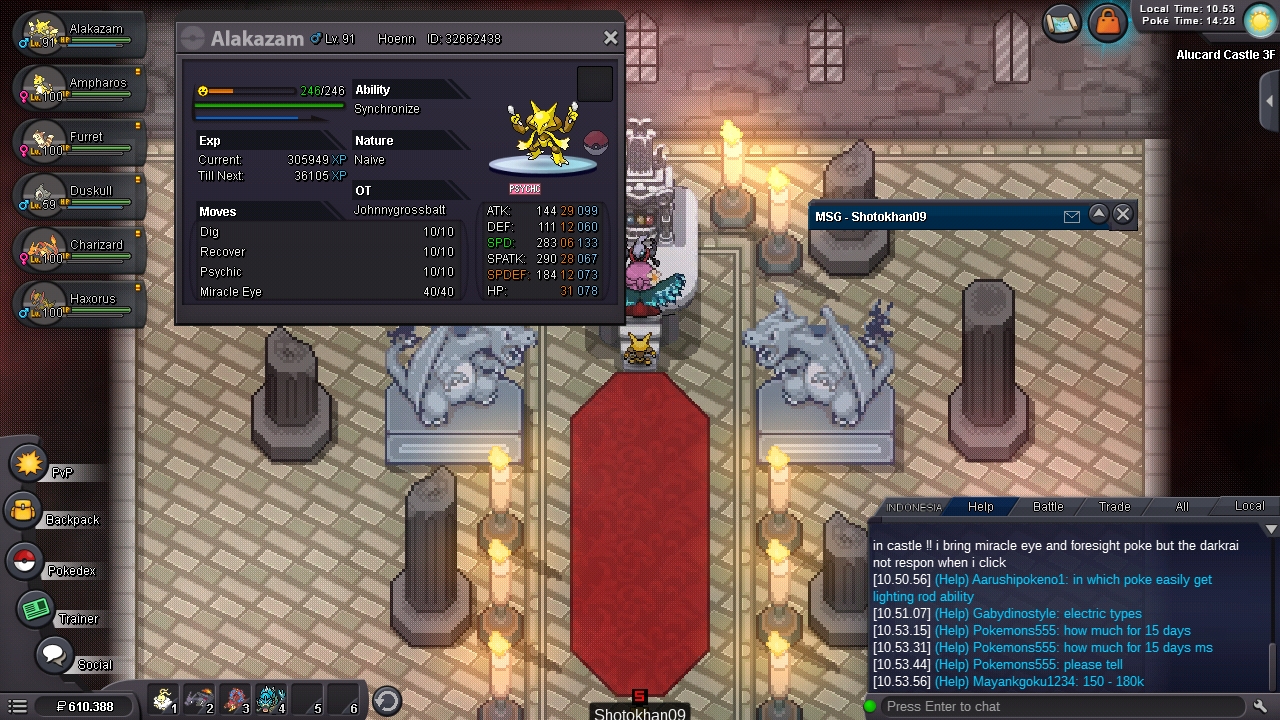
Task: Switch to the Battle chat tab
Action: point(1048,507)
